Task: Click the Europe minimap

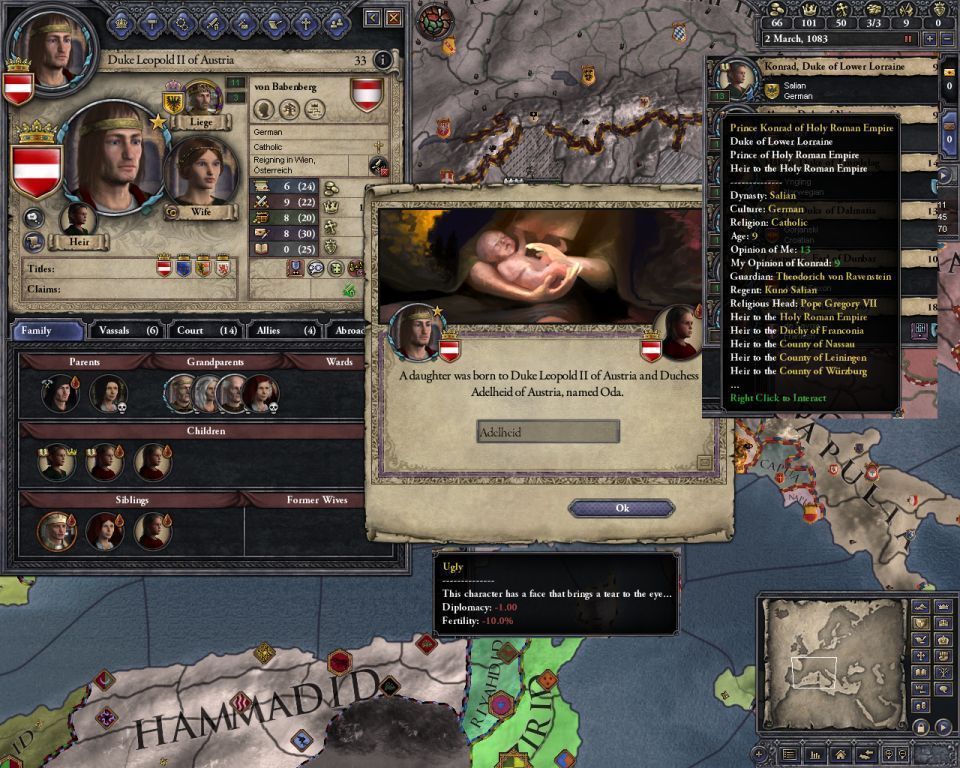Action: tap(828, 665)
